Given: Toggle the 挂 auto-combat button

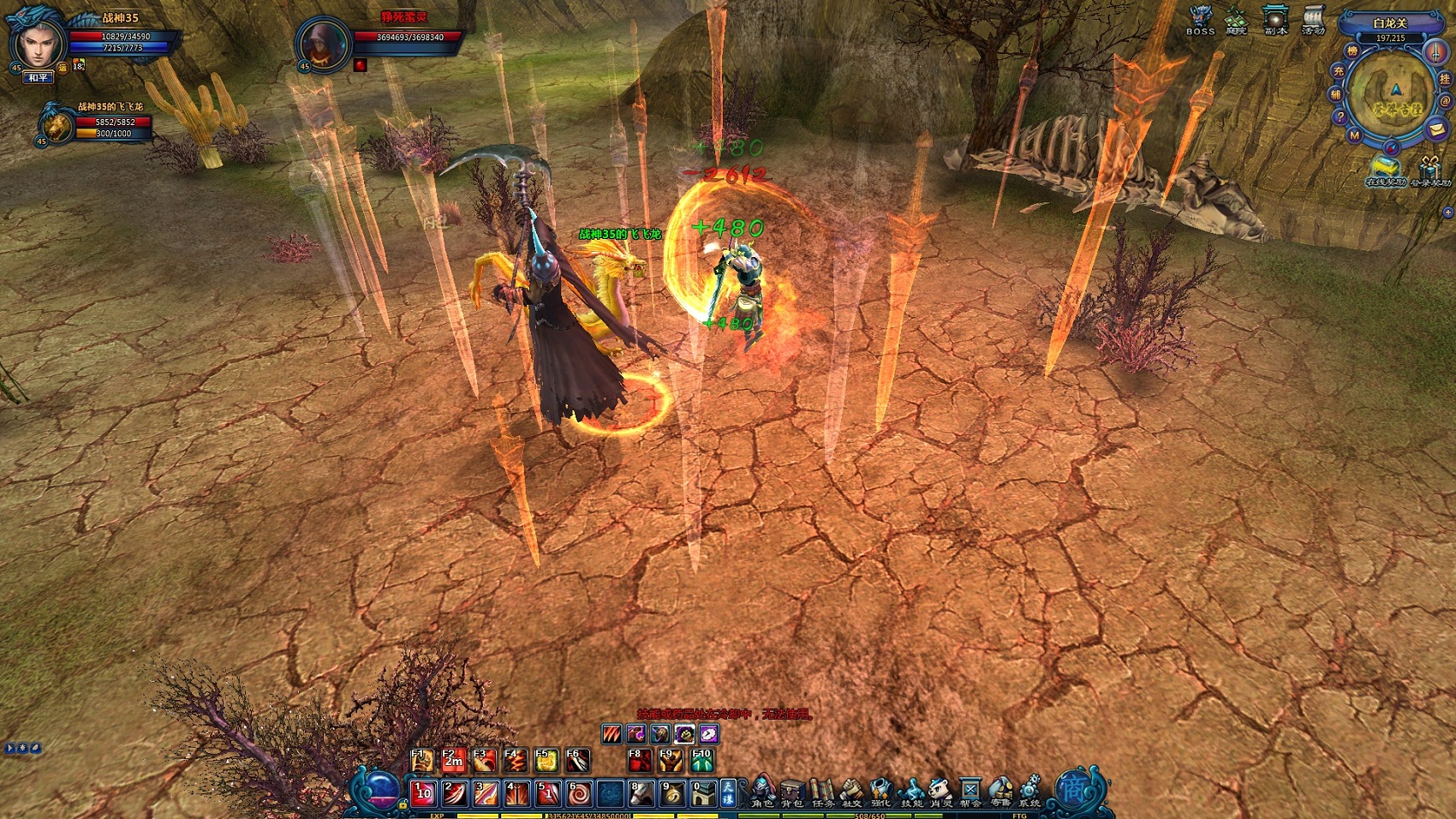Looking at the screenshot, I should click(x=1445, y=79).
